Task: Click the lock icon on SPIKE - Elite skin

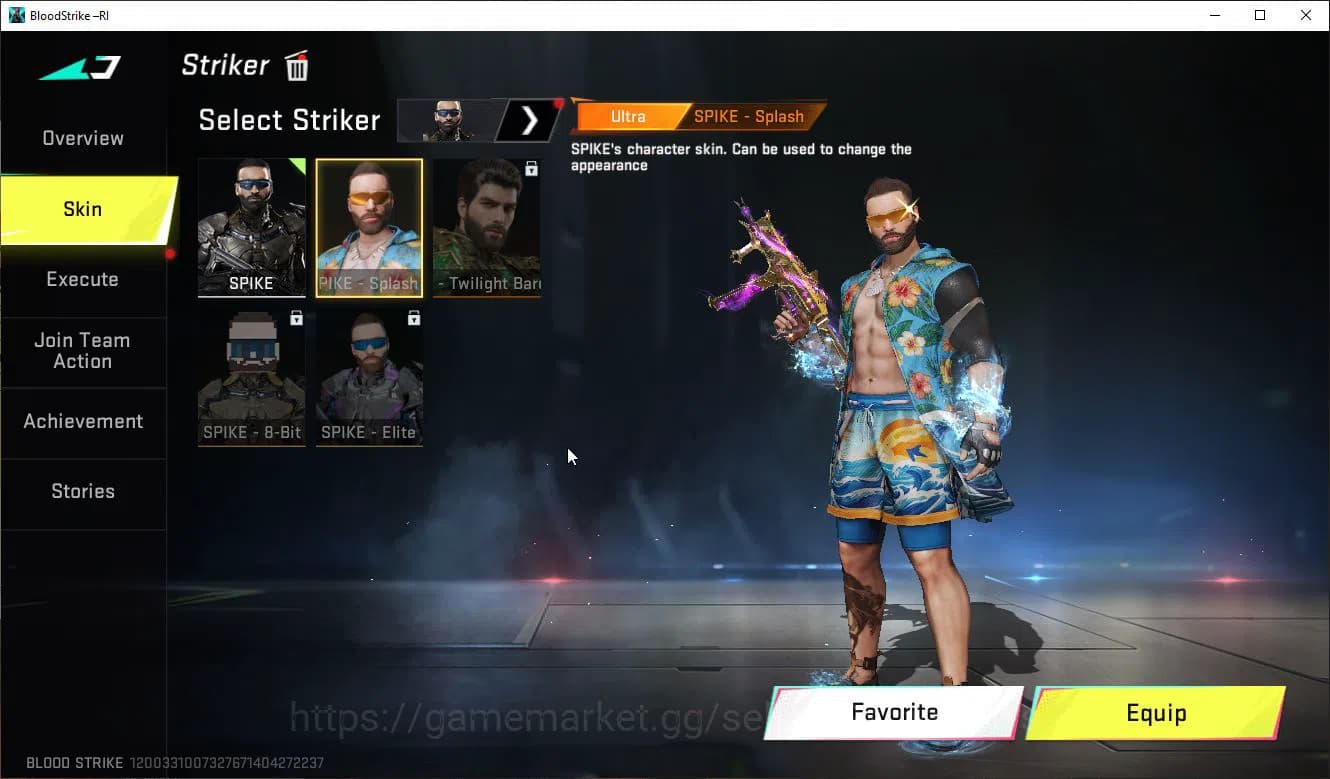Action: click(412, 317)
